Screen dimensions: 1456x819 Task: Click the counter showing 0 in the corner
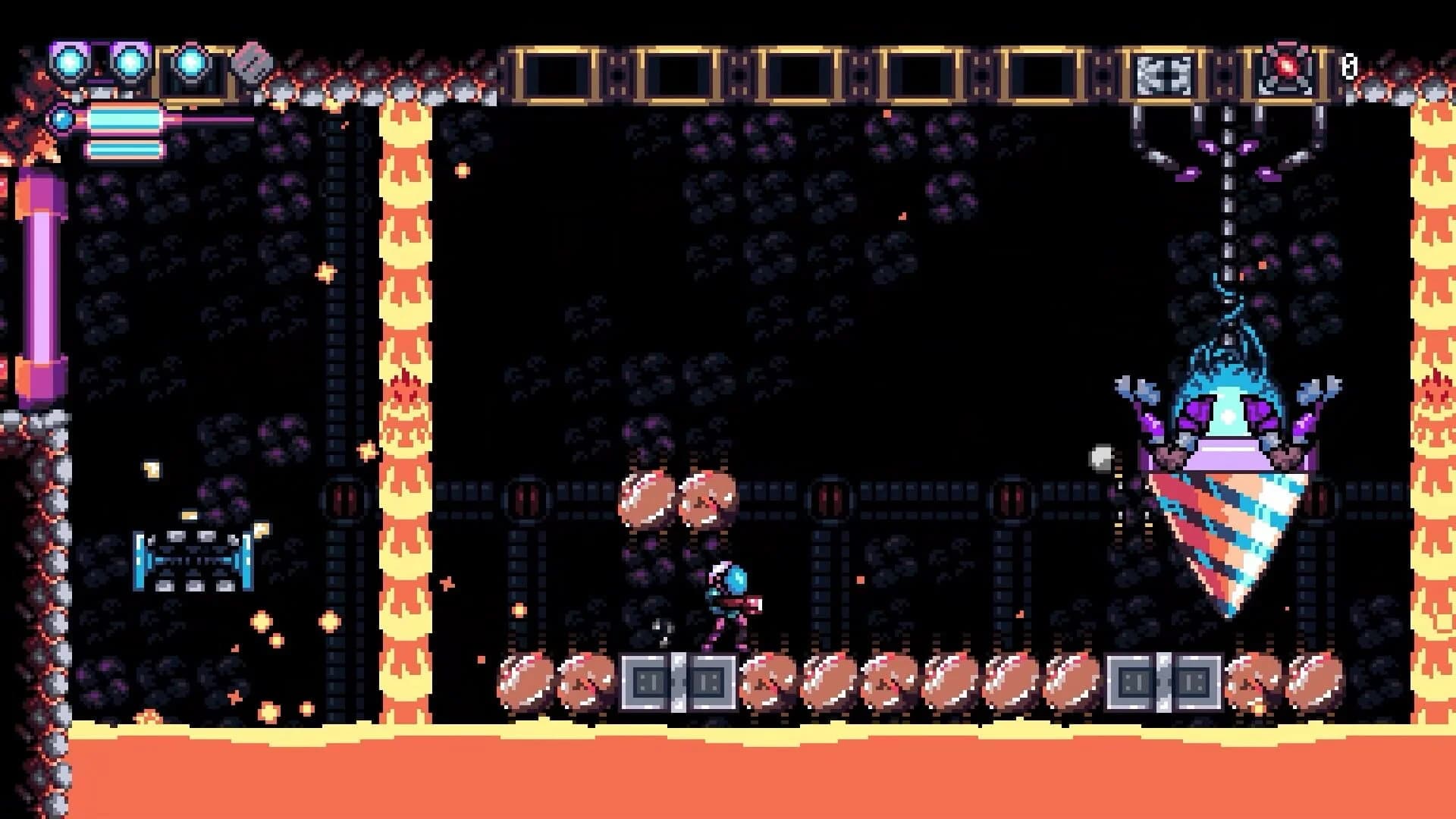[1349, 67]
